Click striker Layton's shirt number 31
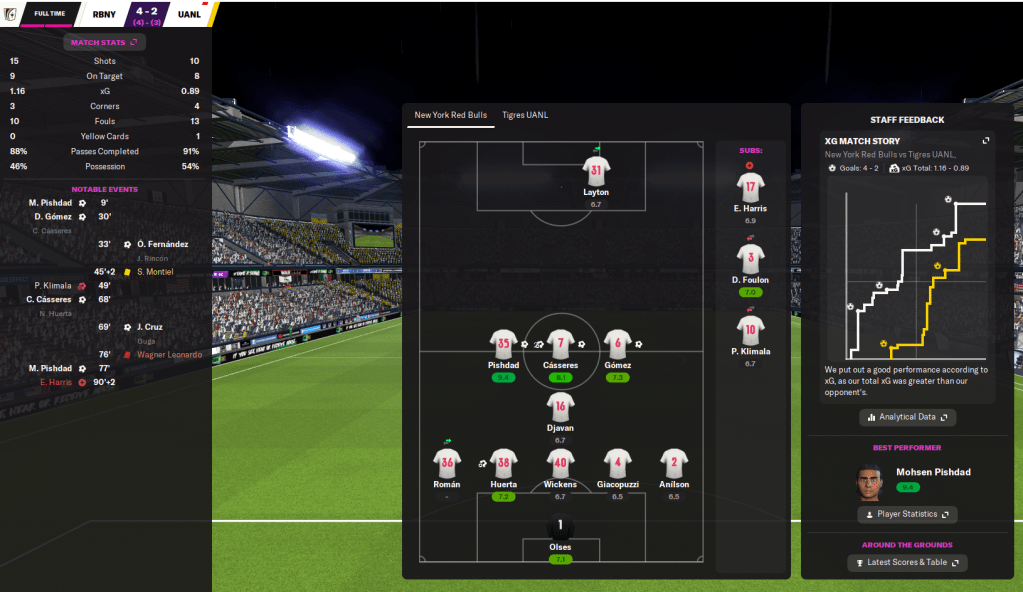 click(596, 170)
